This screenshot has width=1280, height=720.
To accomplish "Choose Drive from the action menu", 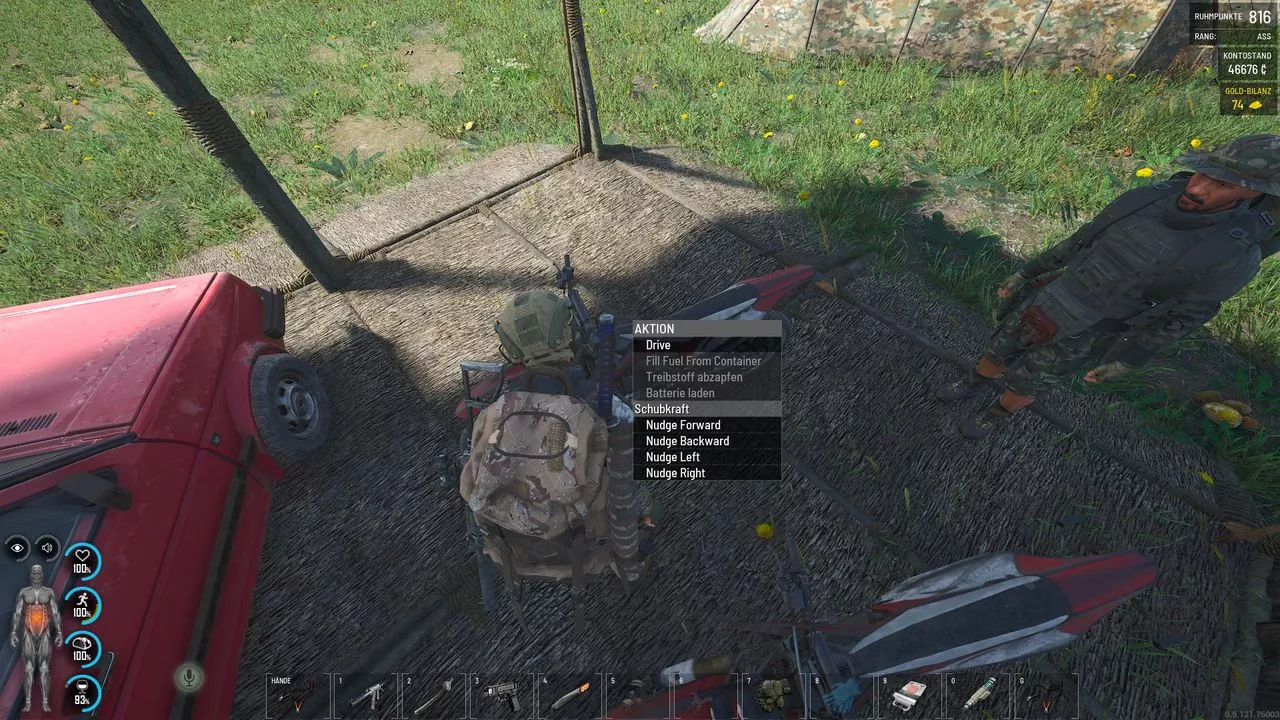I will point(658,345).
